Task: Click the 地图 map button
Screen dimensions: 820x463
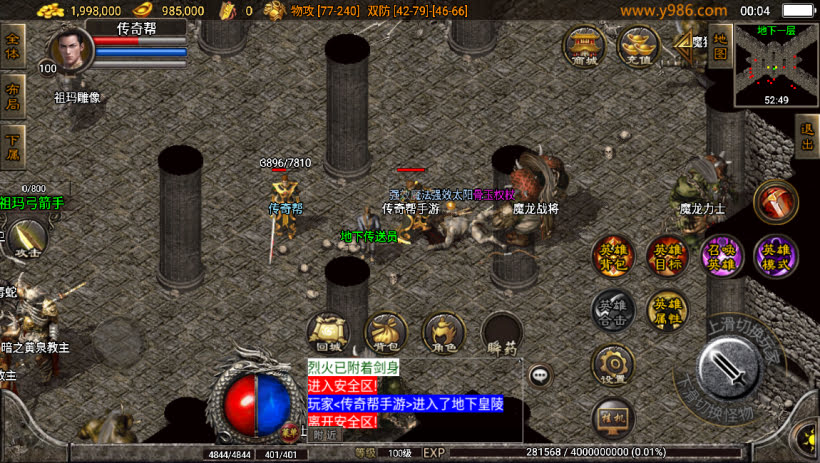Action: coord(719,44)
